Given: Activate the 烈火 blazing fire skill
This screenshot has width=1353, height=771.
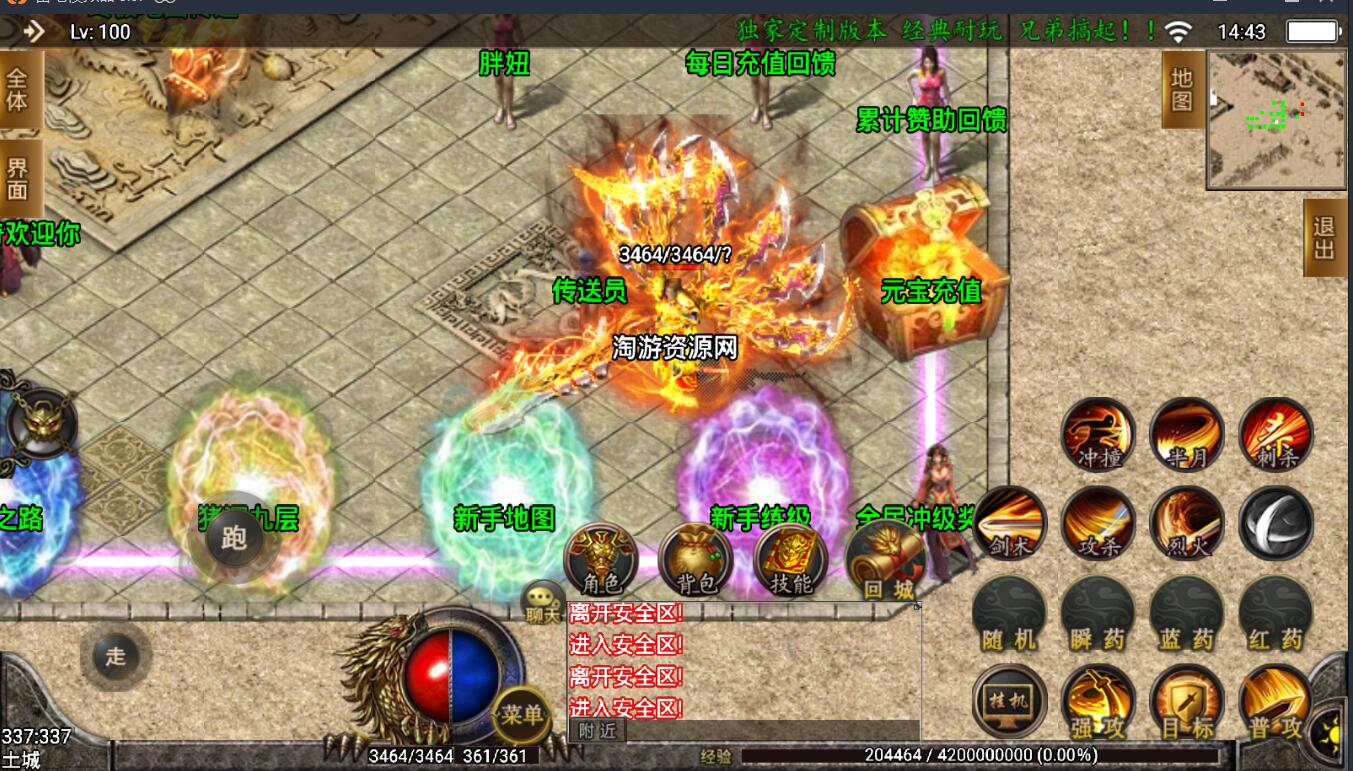Looking at the screenshot, I should (1187, 524).
